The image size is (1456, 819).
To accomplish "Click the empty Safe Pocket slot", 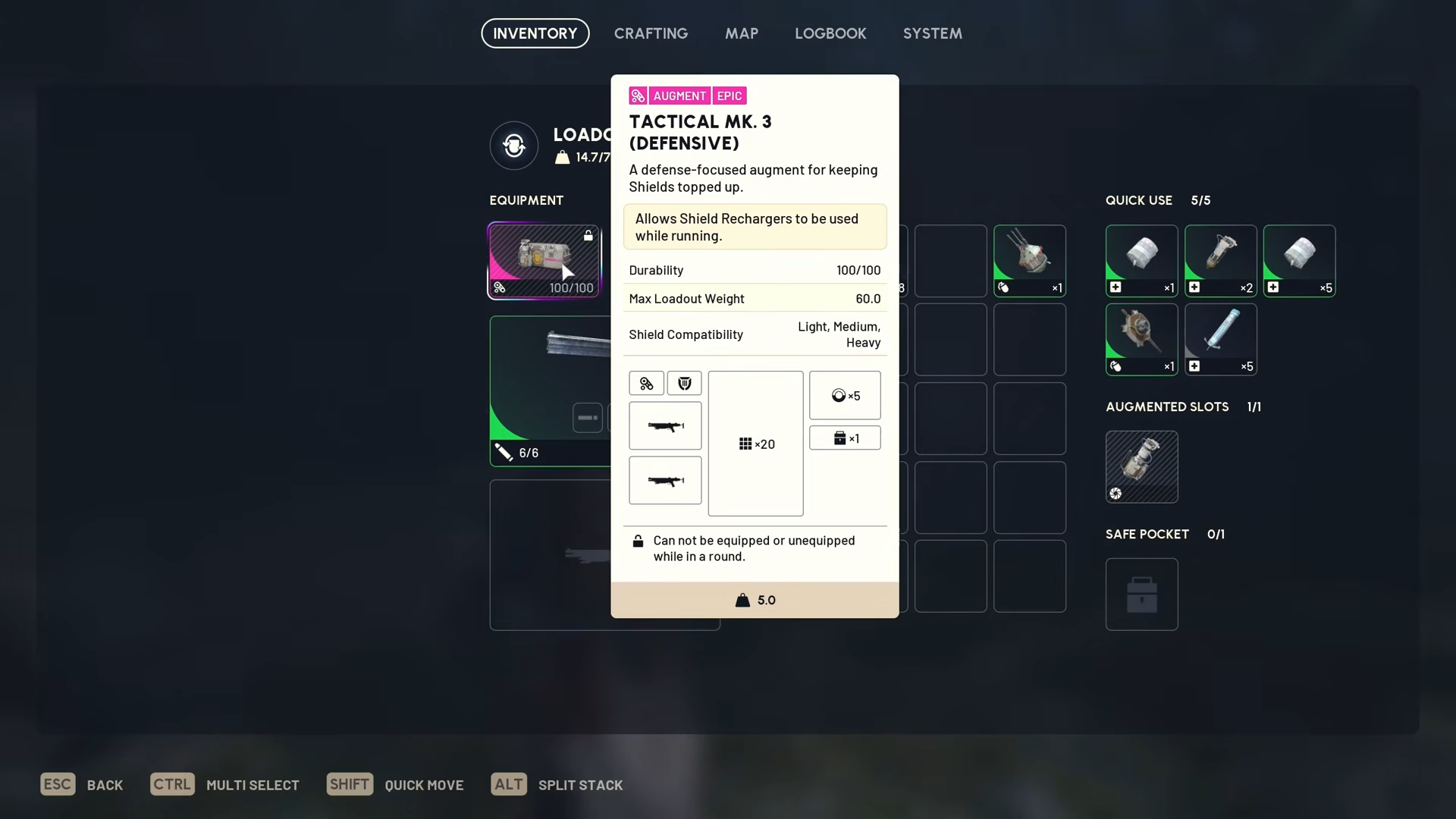I will point(1141,594).
